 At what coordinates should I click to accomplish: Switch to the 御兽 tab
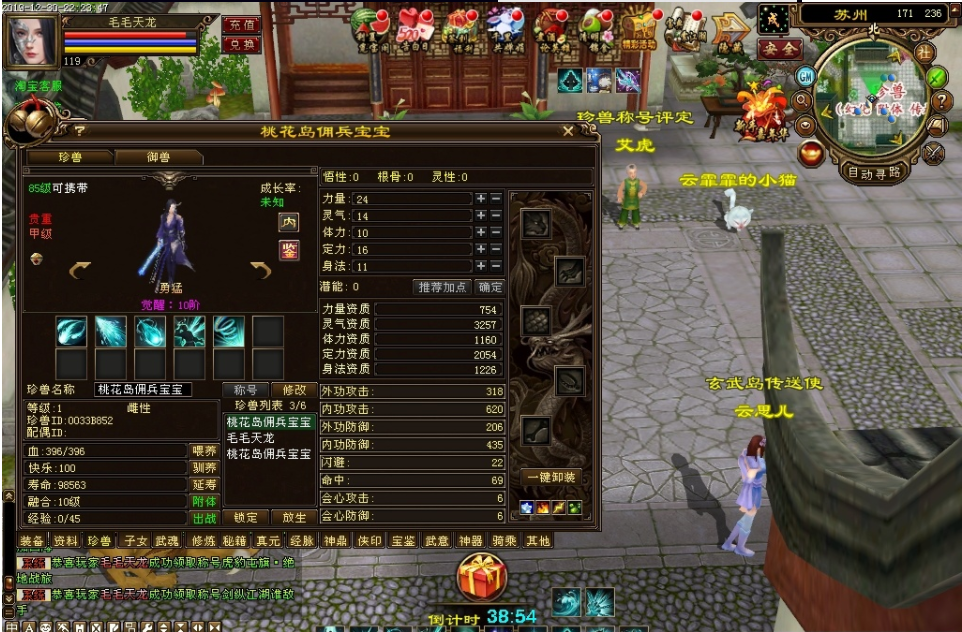point(159,157)
